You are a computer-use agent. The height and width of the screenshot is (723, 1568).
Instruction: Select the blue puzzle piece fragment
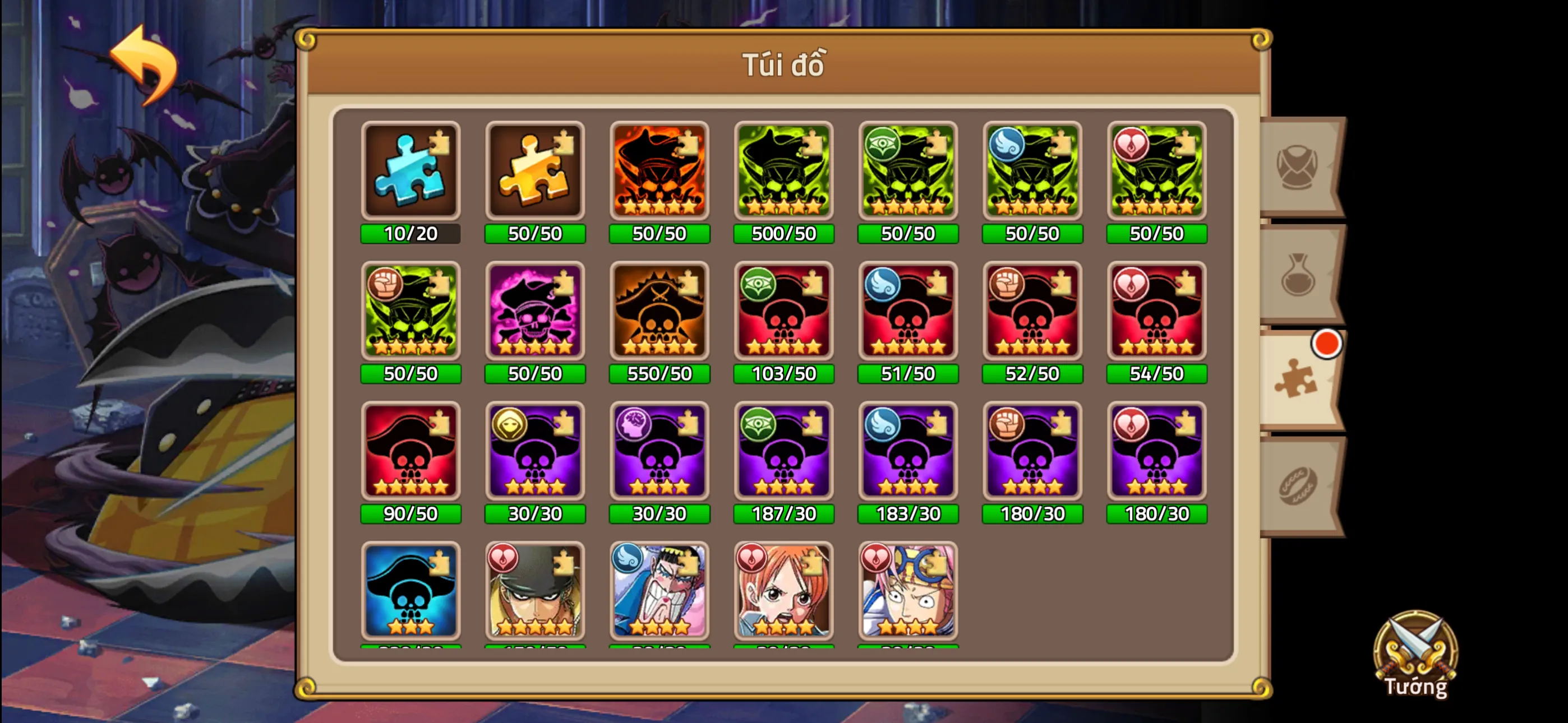point(411,173)
